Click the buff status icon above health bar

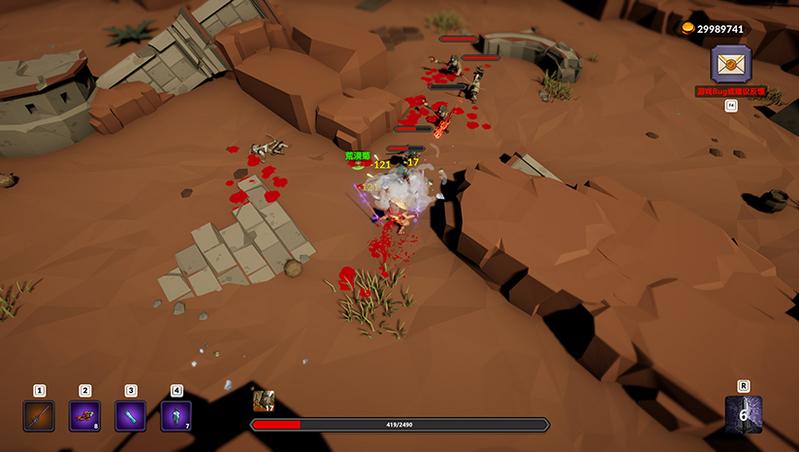tap(264, 401)
